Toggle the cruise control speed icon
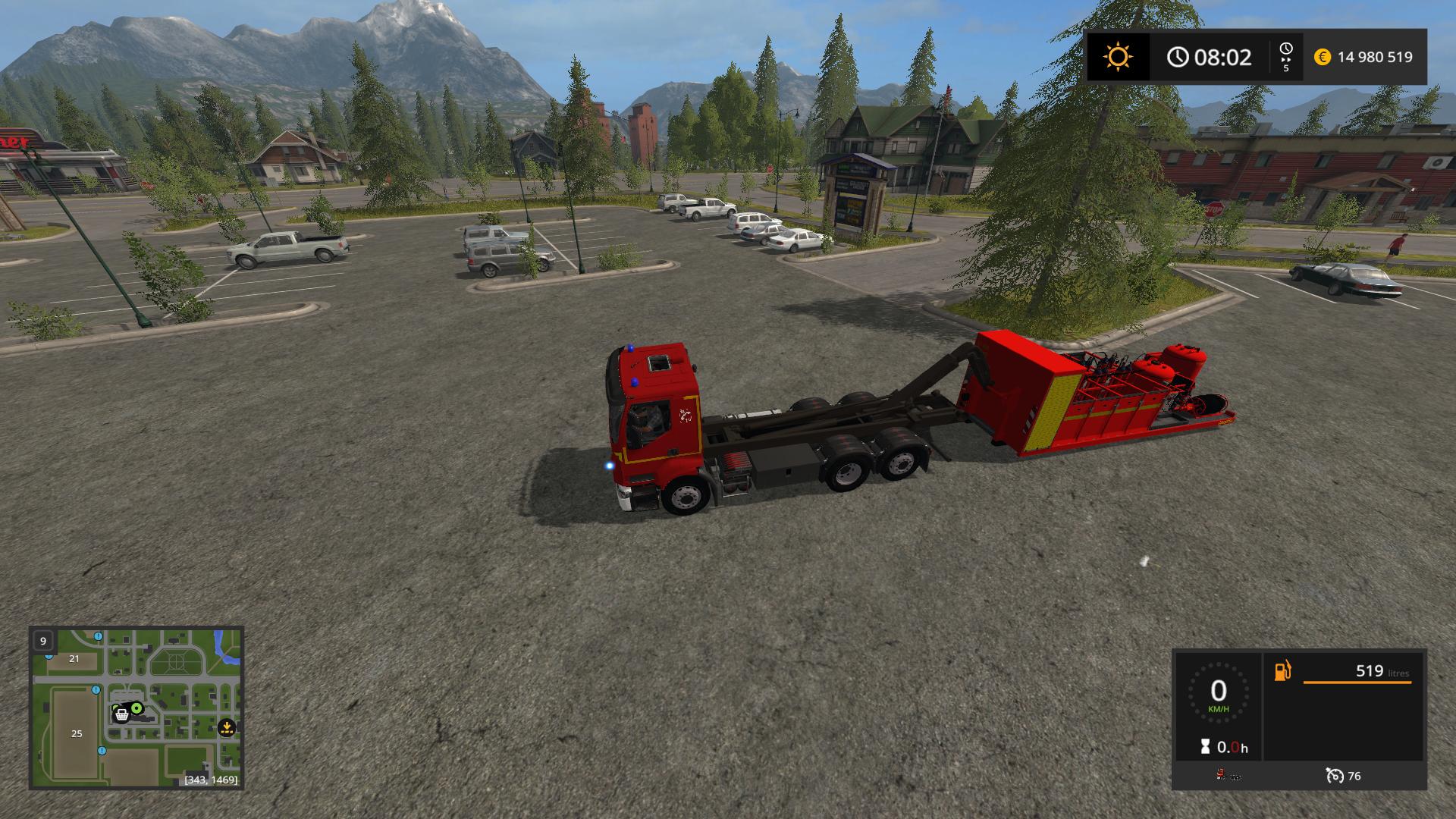Viewport: 1456px width, 819px height. pos(1335,776)
